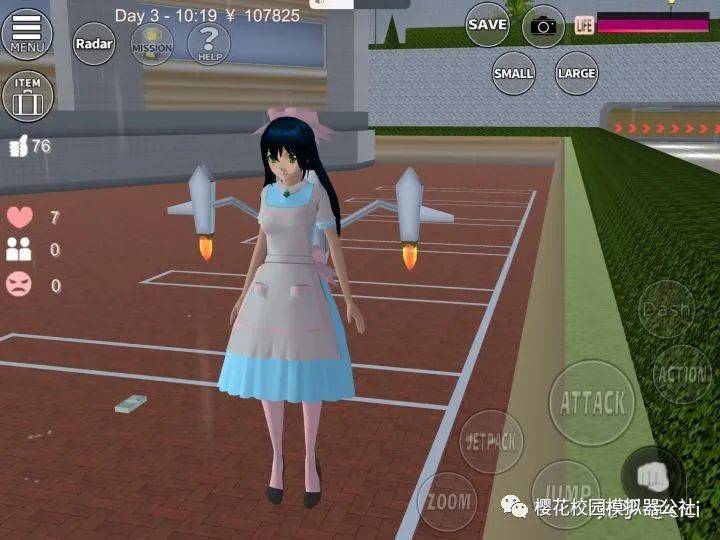This screenshot has height=540, width=720.
Task: Open the ITEM bag
Action: 27,96
